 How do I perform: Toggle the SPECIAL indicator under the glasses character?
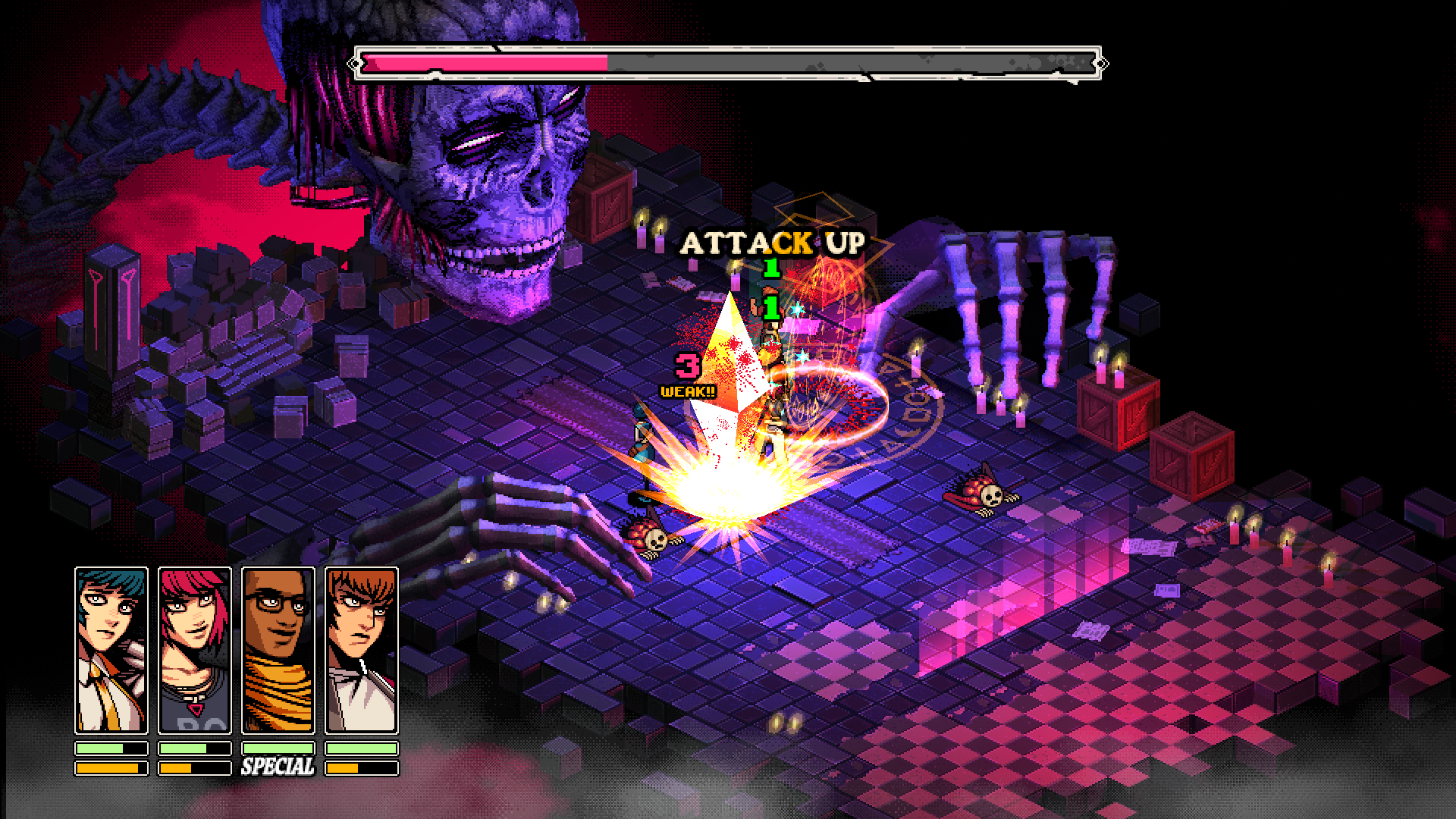click(278, 766)
